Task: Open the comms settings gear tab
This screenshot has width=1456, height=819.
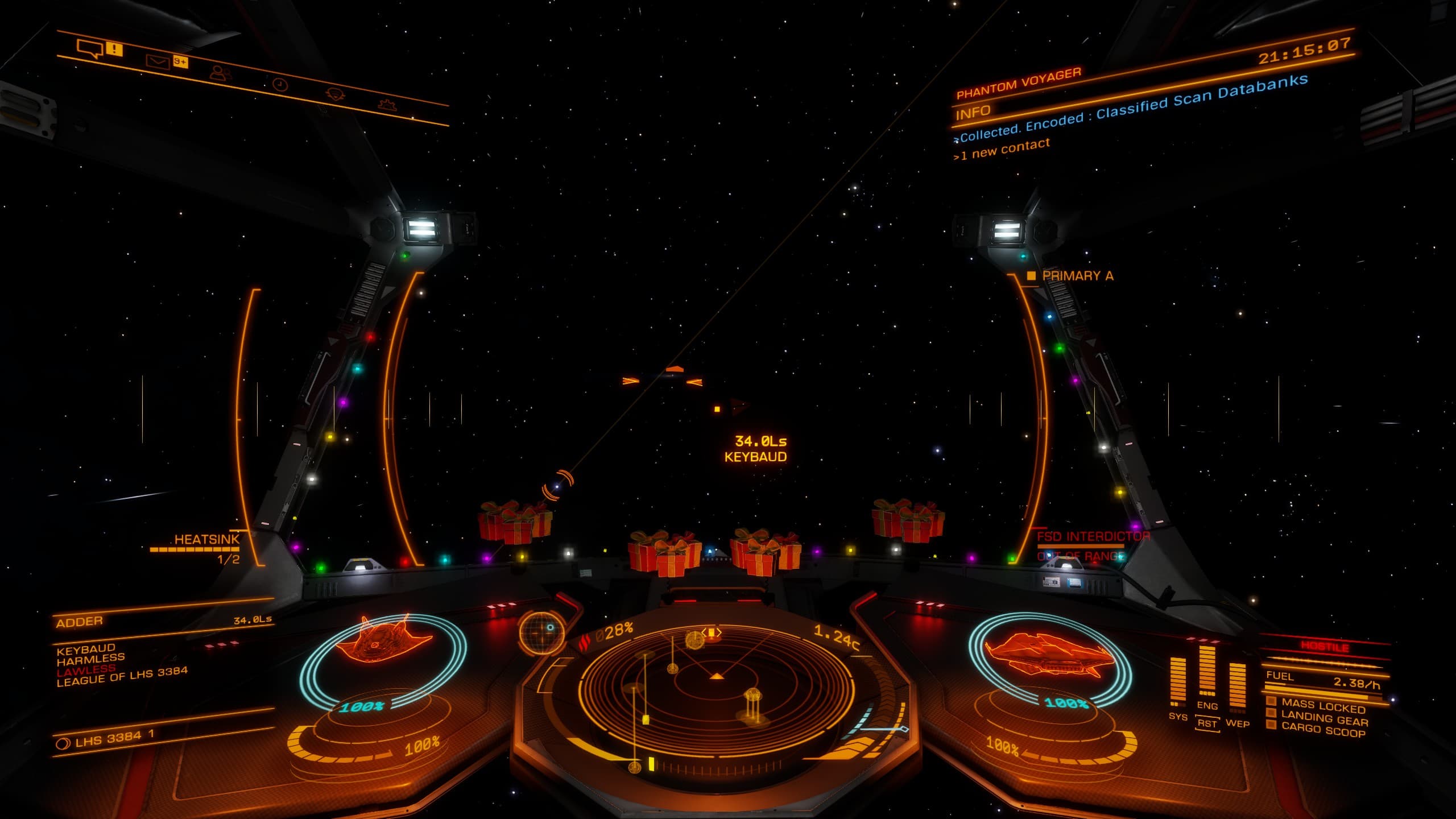Action: click(388, 104)
